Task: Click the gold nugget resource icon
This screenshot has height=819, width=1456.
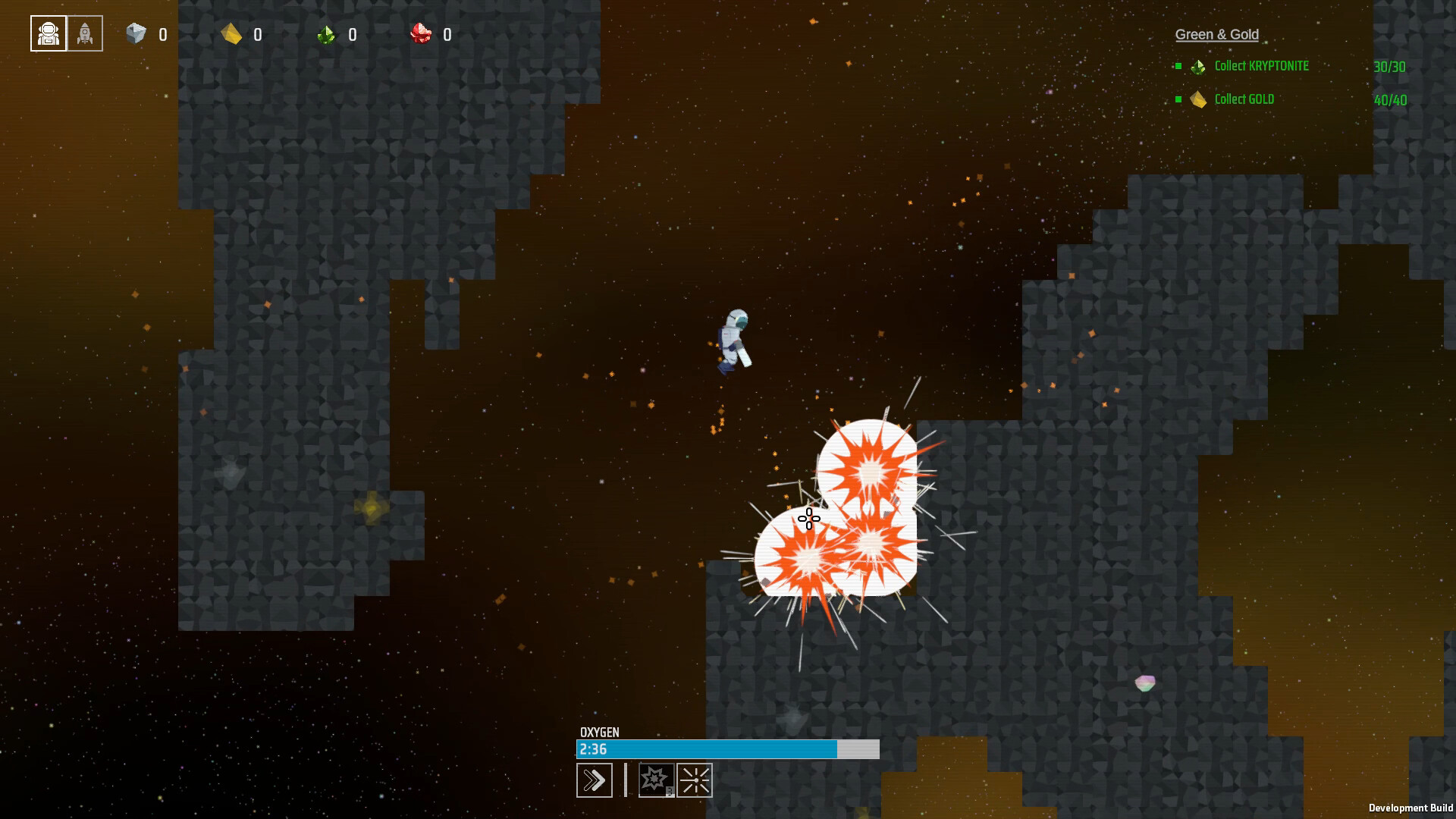Action: 231,34
